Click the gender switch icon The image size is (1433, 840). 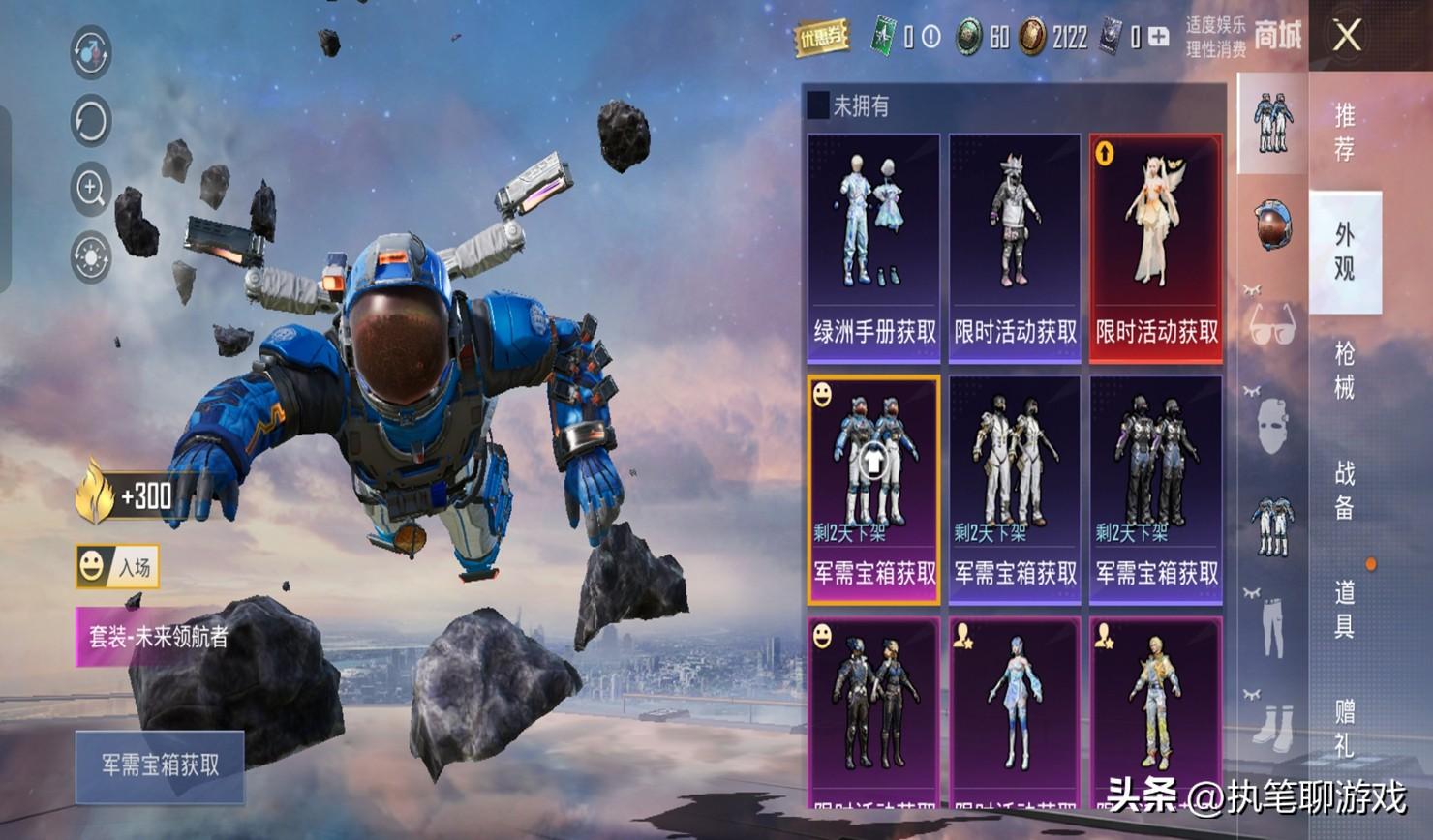coord(91,52)
